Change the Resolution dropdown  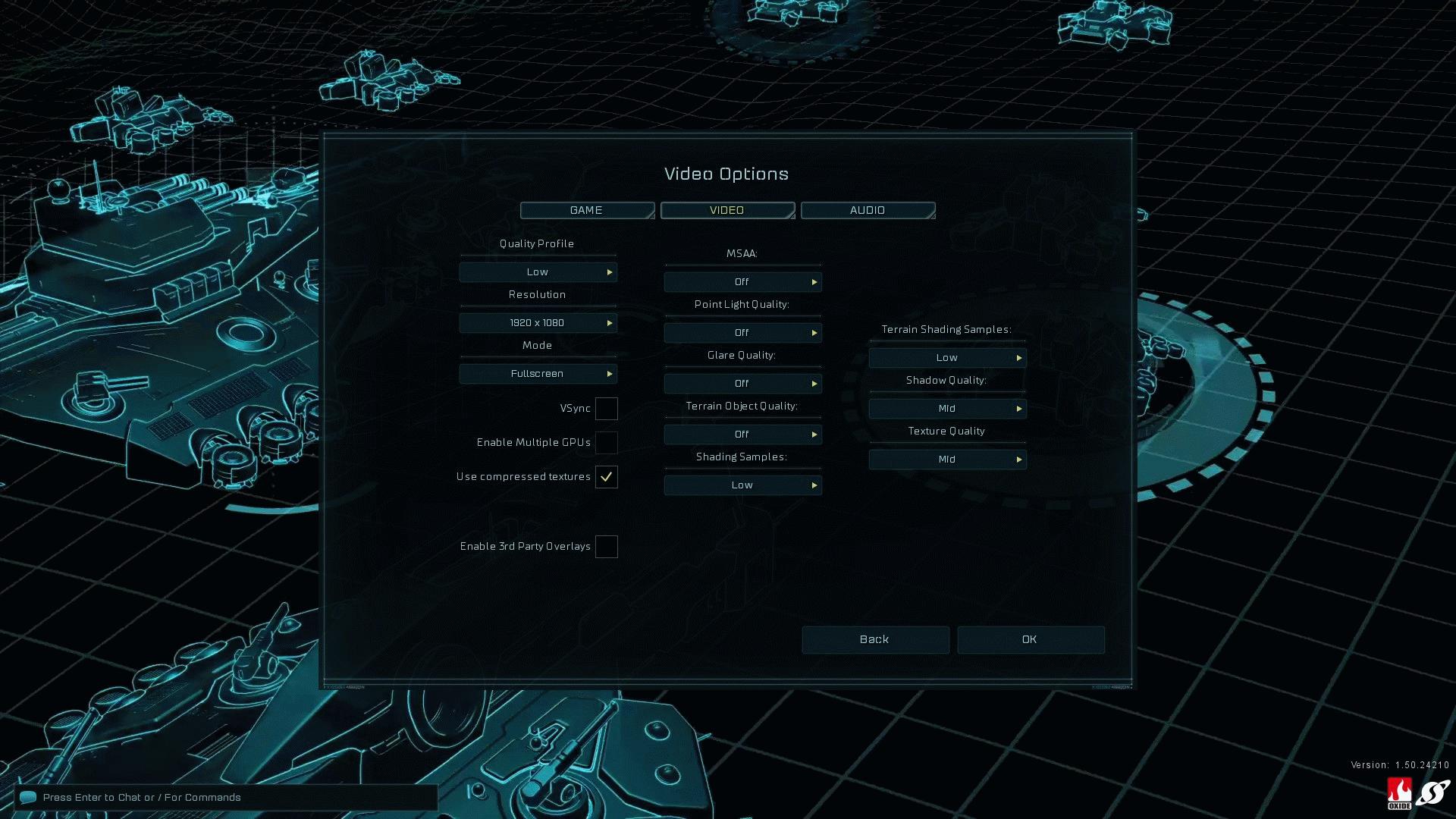(x=538, y=323)
